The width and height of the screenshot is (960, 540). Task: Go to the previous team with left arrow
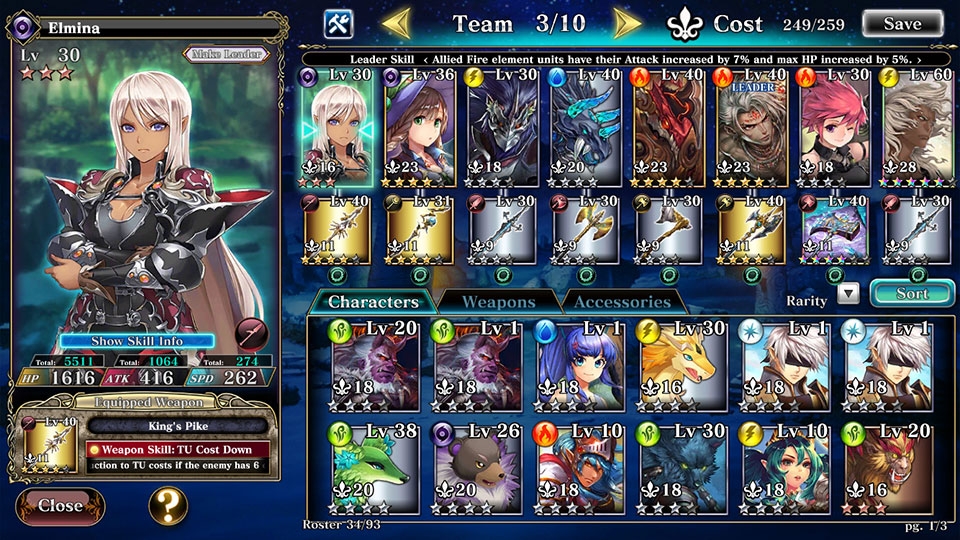pos(397,22)
